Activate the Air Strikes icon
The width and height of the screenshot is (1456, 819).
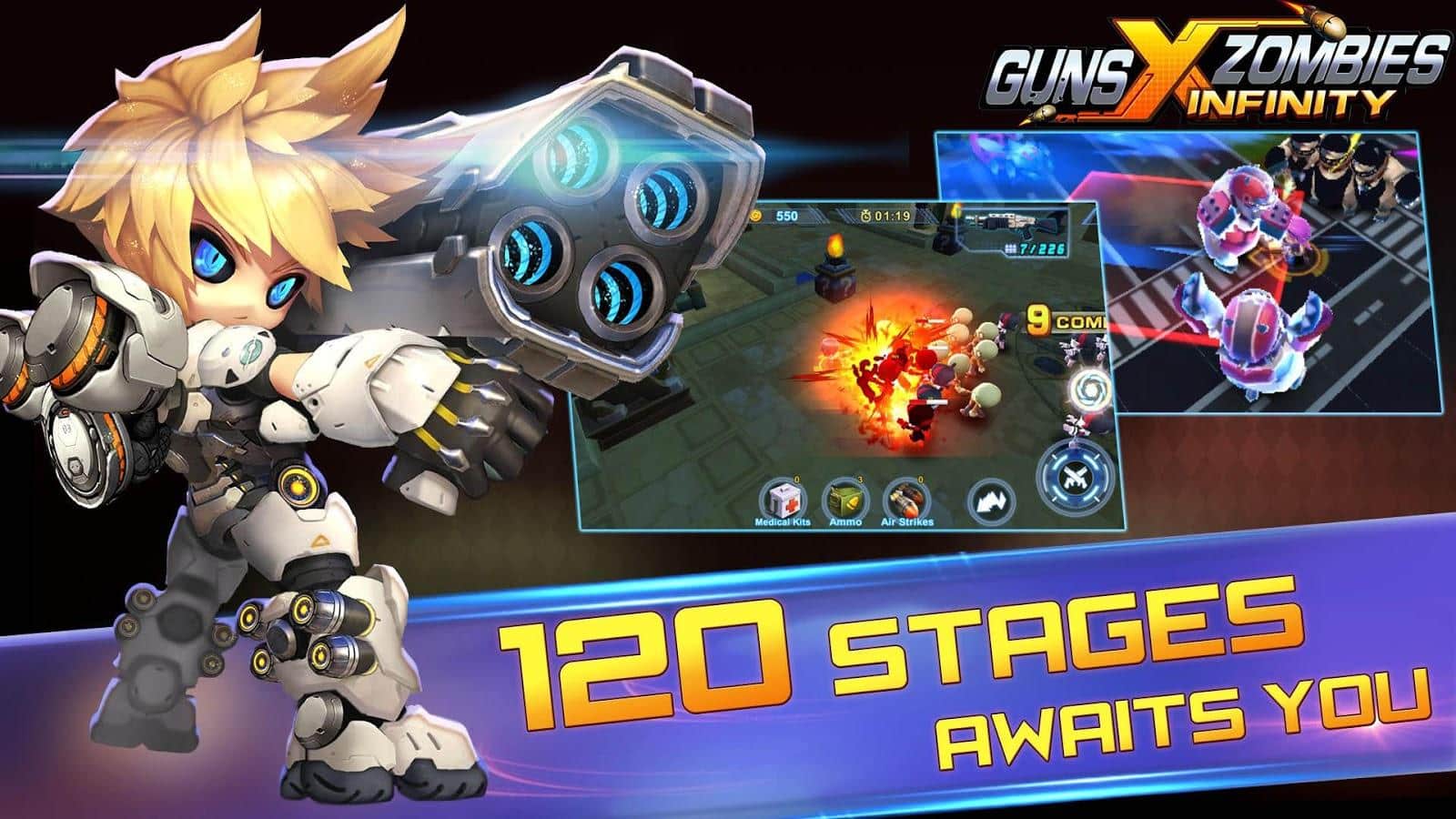[907, 500]
